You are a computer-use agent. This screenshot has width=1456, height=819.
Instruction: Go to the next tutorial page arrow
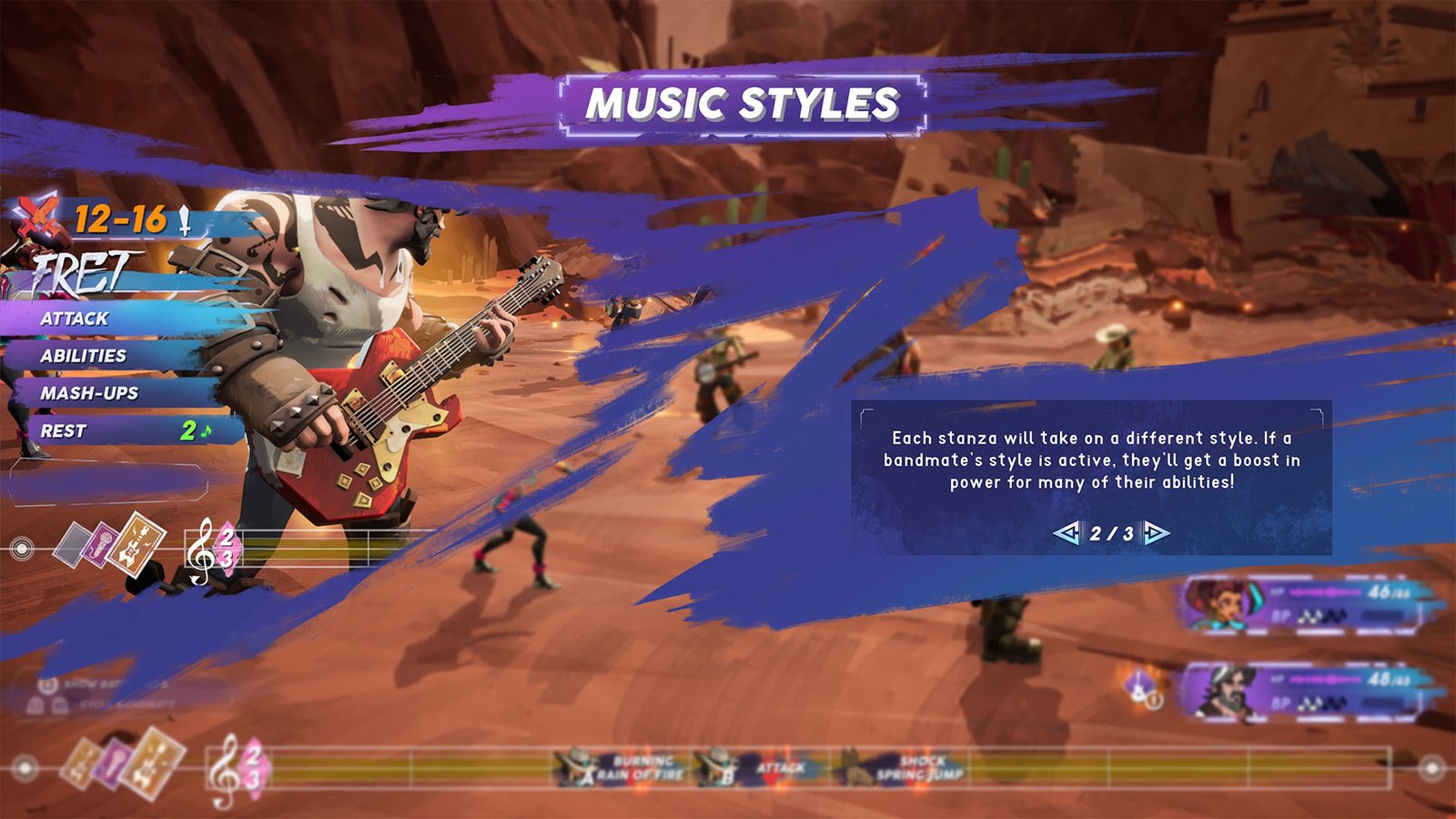coord(1156,533)
